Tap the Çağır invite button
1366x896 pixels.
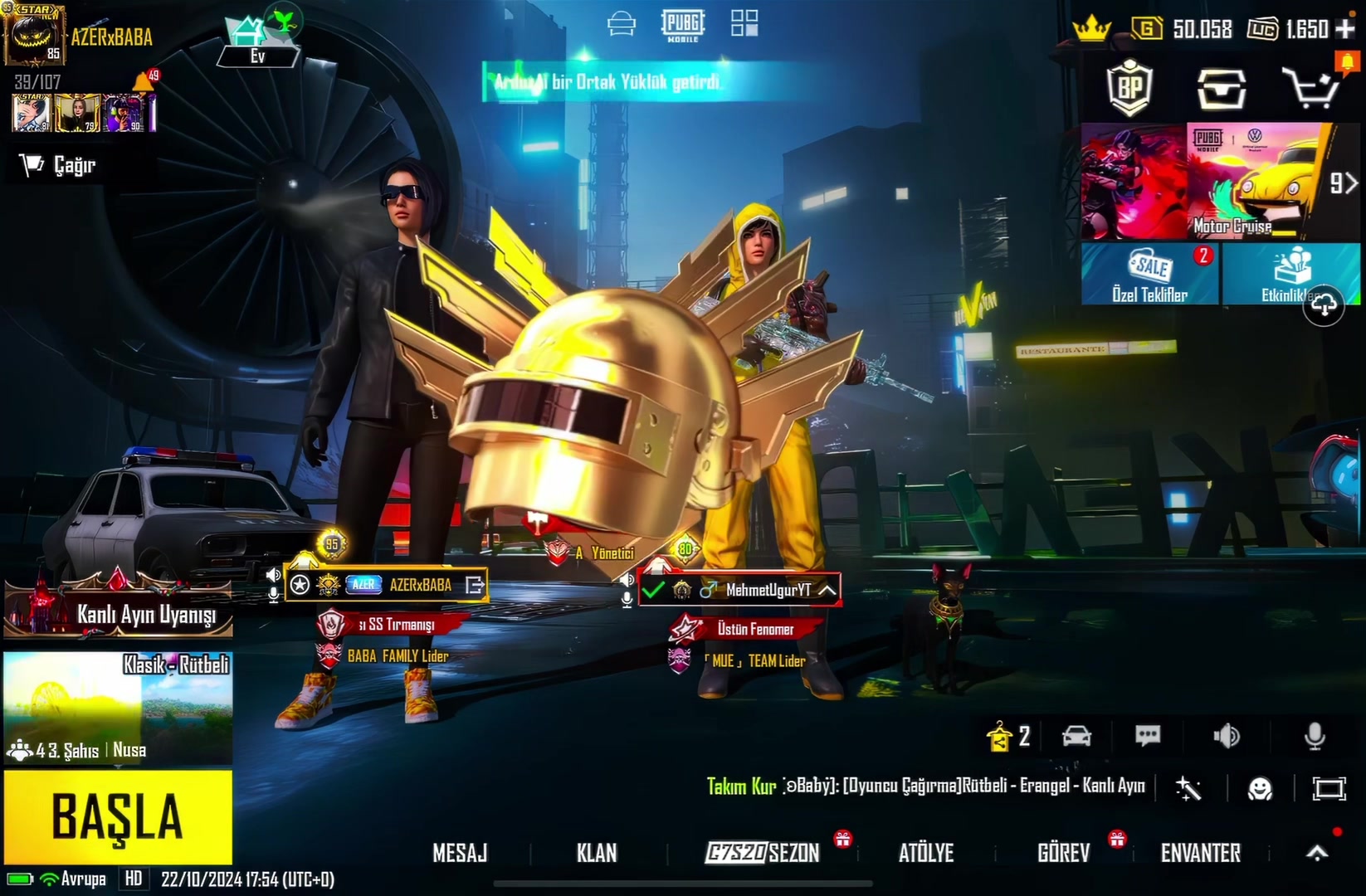[x=60, y=165]
